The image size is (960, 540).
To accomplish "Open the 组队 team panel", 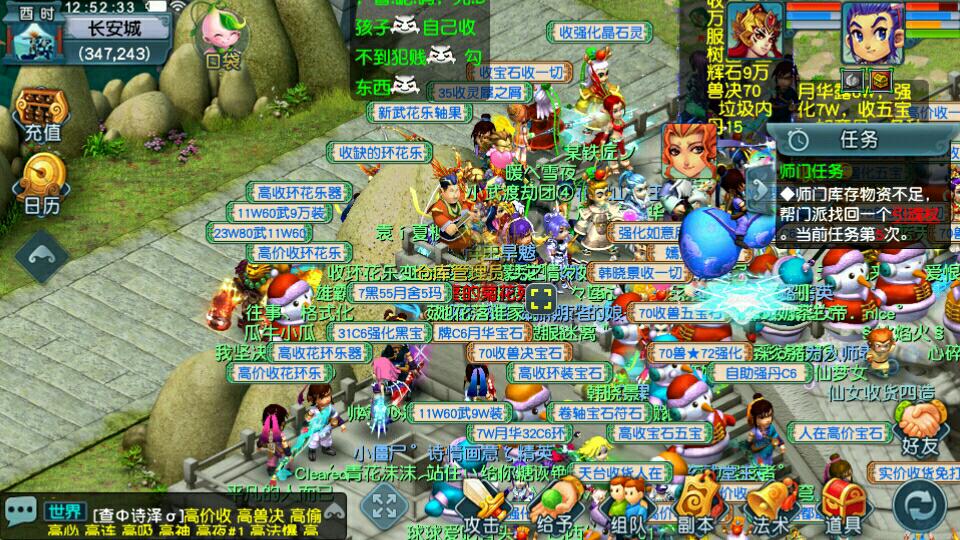I will 628,506.
